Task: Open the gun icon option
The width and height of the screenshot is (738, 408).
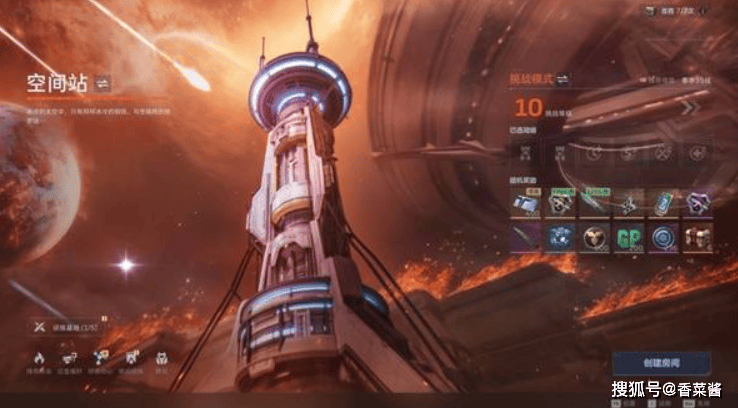Action: tap(70, 357)
